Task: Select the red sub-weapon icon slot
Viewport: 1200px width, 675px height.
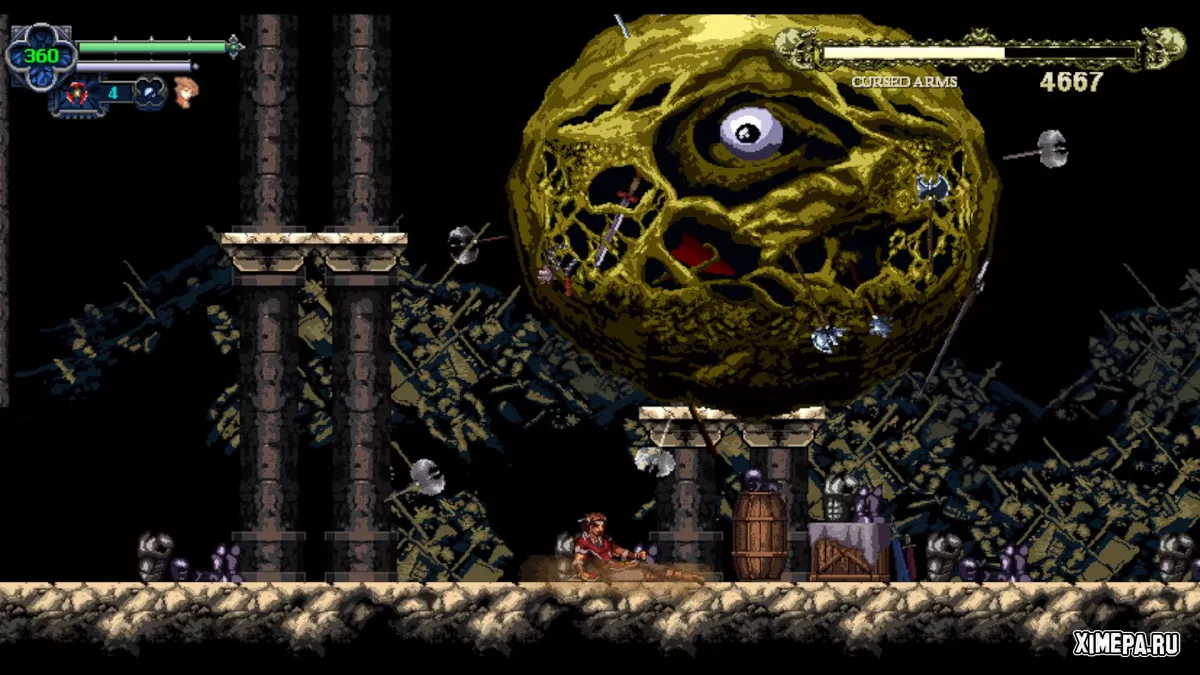Action: click(76, 94)
